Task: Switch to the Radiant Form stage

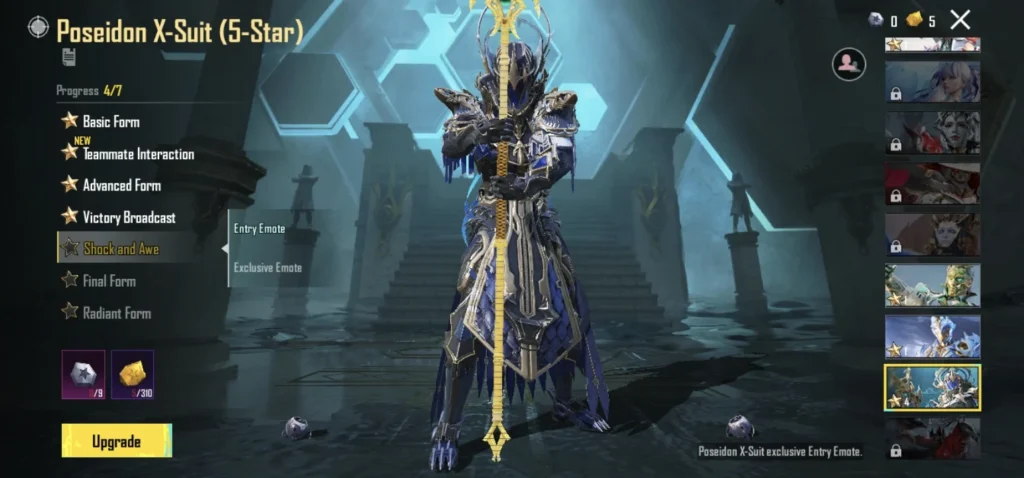Action: click(x=116, y=313)
